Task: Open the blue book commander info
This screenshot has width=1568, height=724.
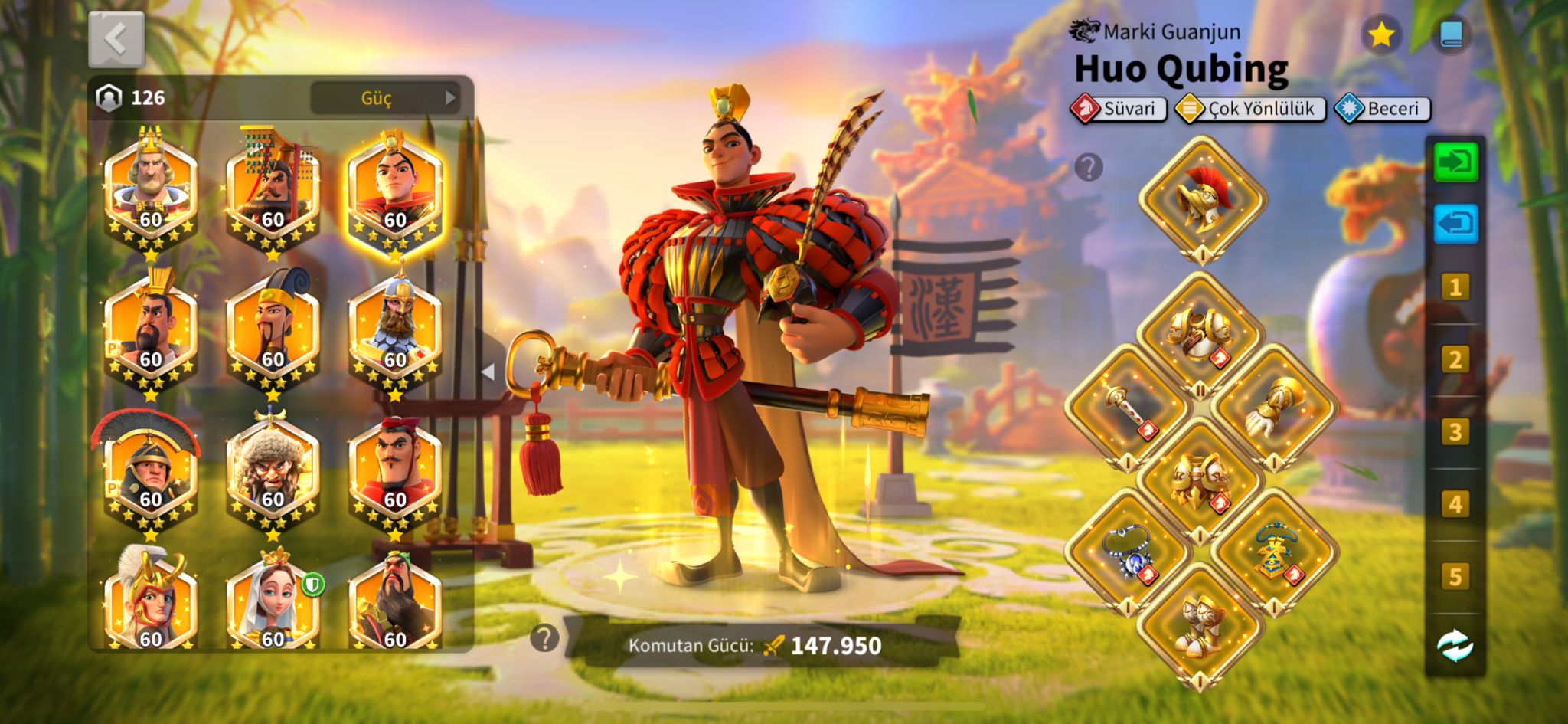Action: [1451, 34]
